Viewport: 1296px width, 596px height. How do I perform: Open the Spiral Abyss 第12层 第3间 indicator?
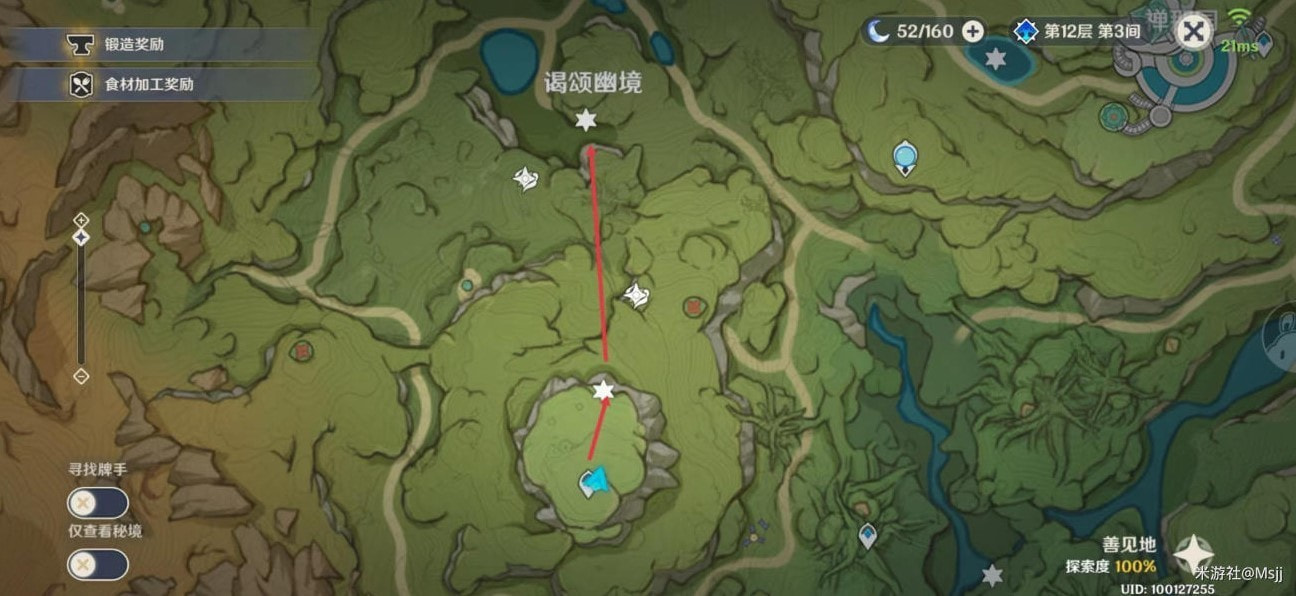[1078, 31]
